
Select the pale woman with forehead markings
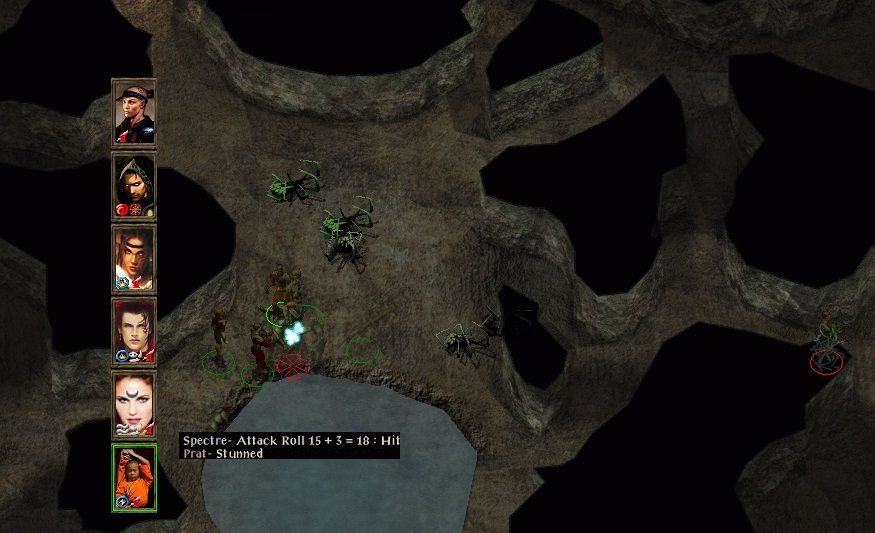(134, 404)
